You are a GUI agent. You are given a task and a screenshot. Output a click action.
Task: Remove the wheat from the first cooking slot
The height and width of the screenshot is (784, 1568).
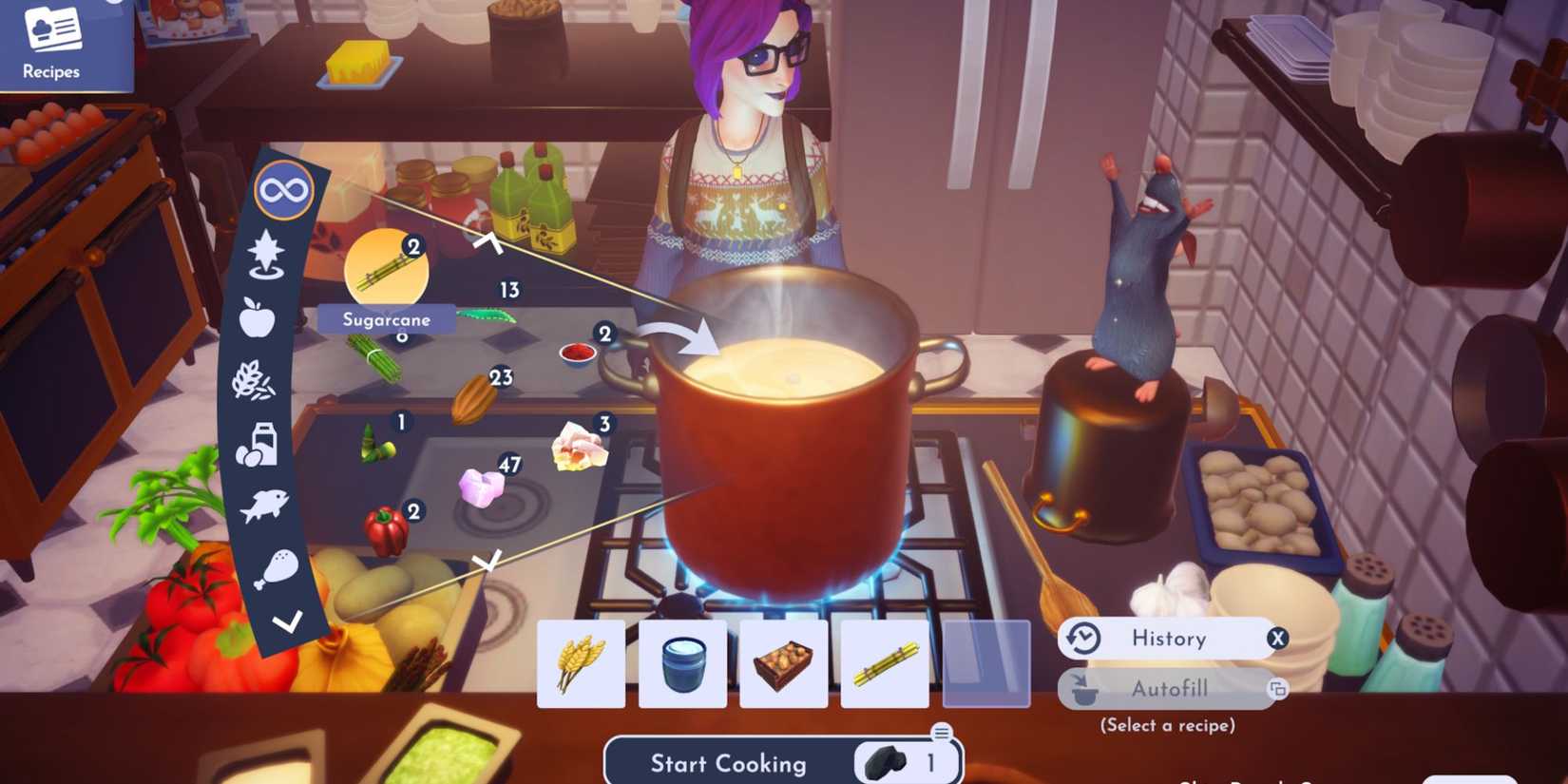579,664
